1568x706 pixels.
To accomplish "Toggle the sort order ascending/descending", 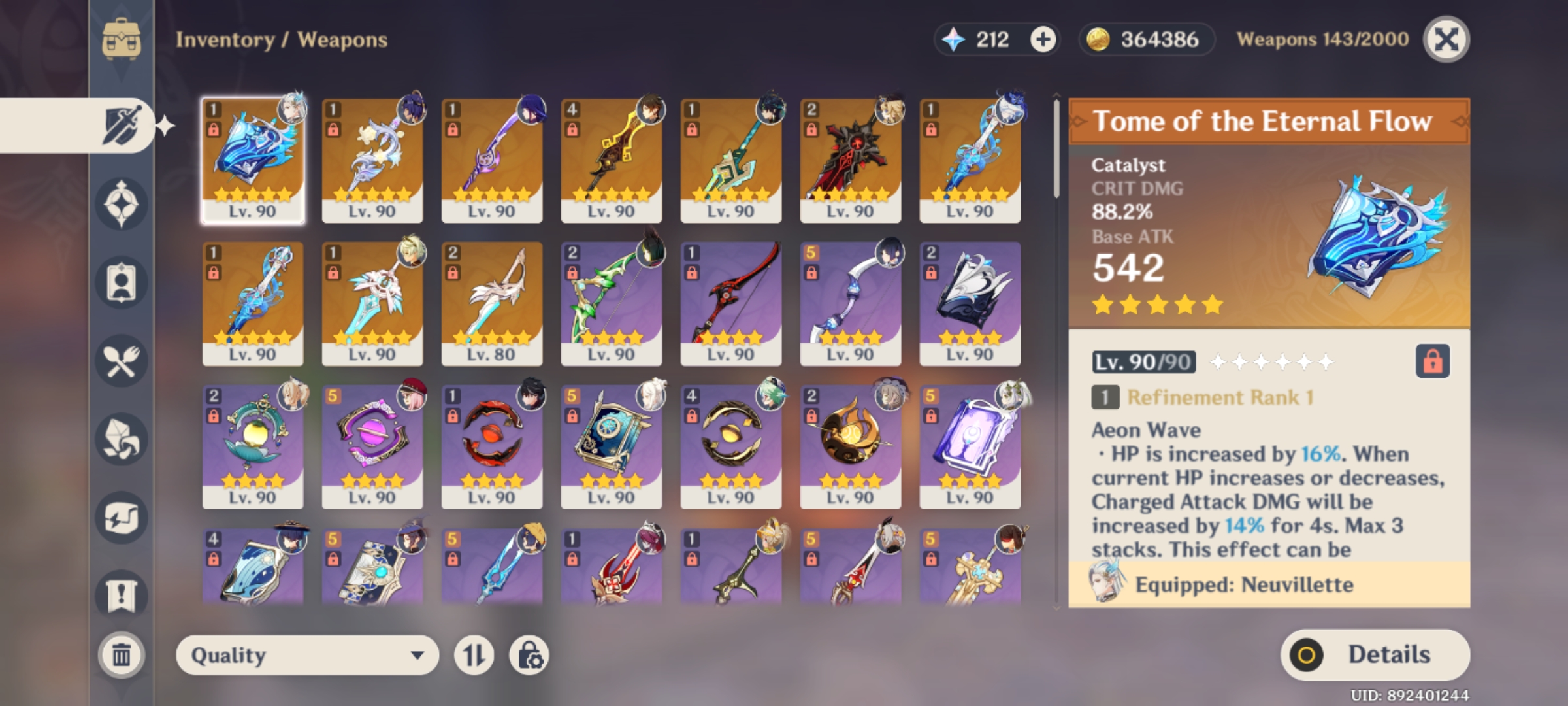I will coord(474,653).
